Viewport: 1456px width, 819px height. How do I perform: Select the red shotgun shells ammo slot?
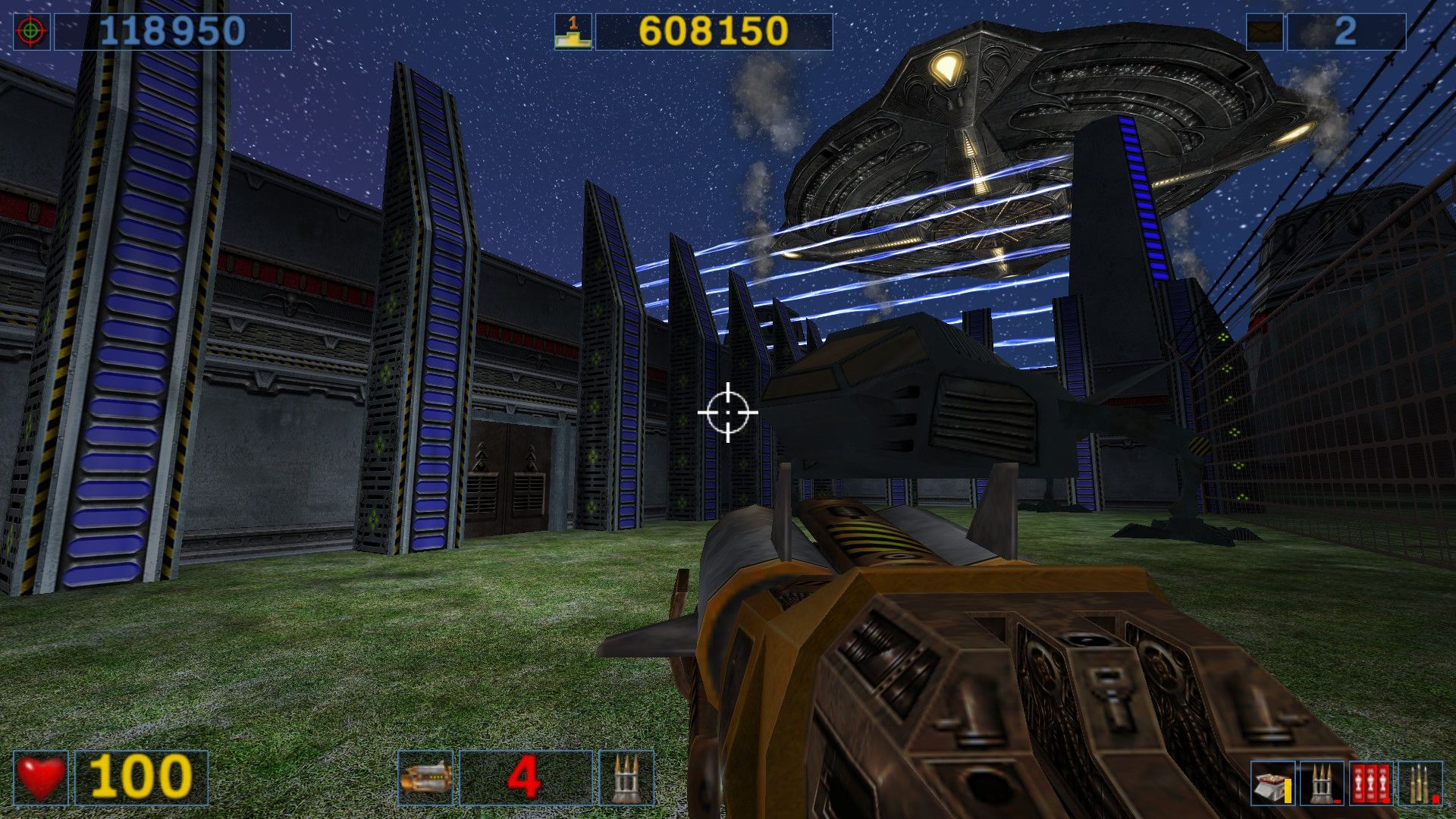[x=1371, y=783]
